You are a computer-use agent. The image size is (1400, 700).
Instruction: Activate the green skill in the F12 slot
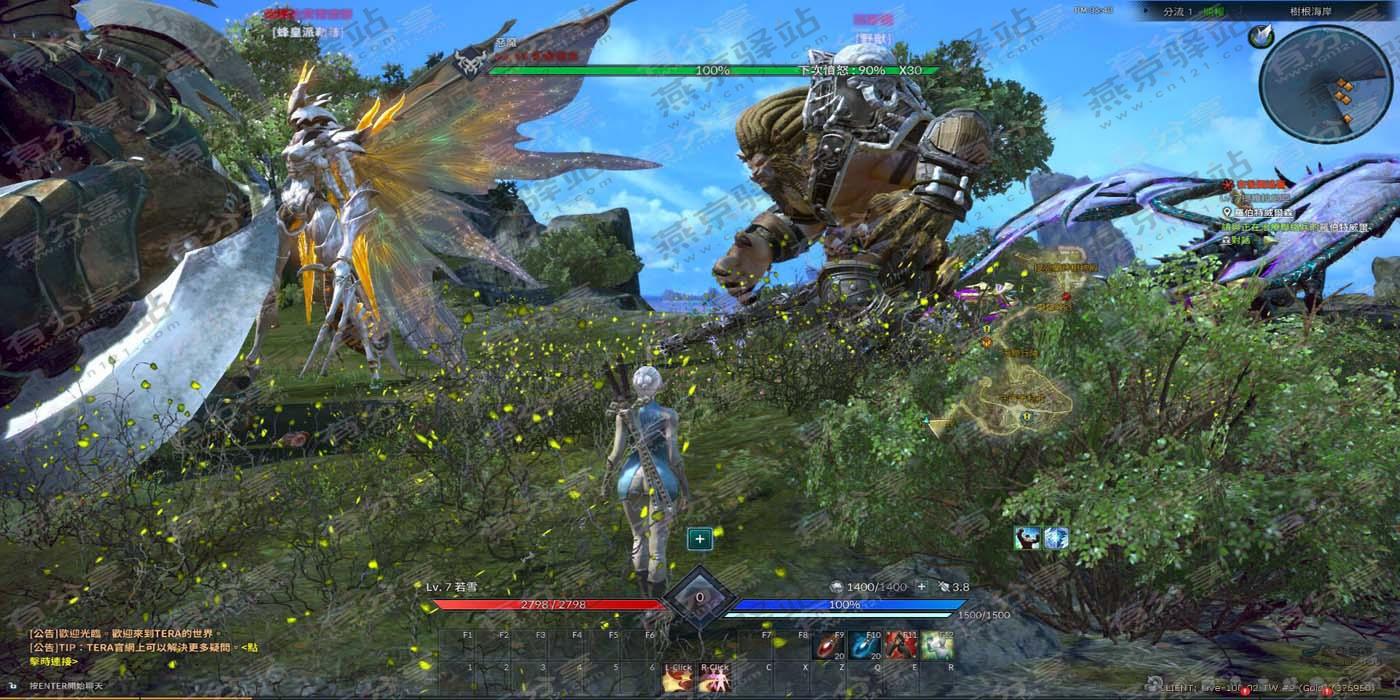[937, 646]
